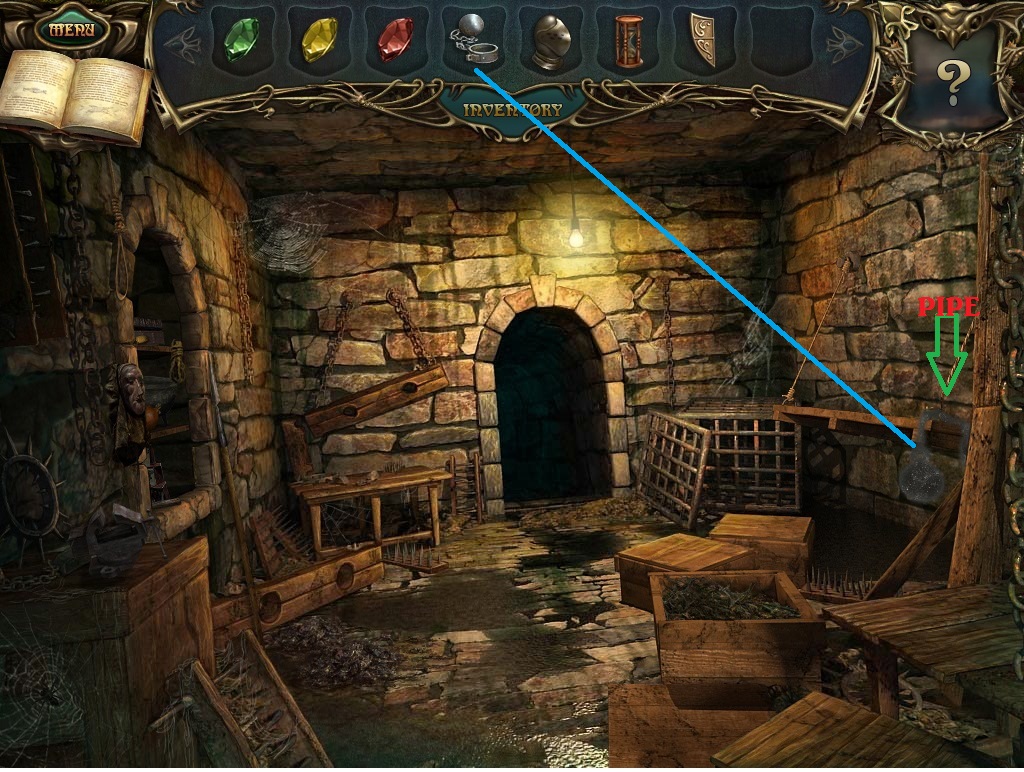1024x772 pixels.
Task: Select the ball and chain shackle
Action: tap(472, 41)
